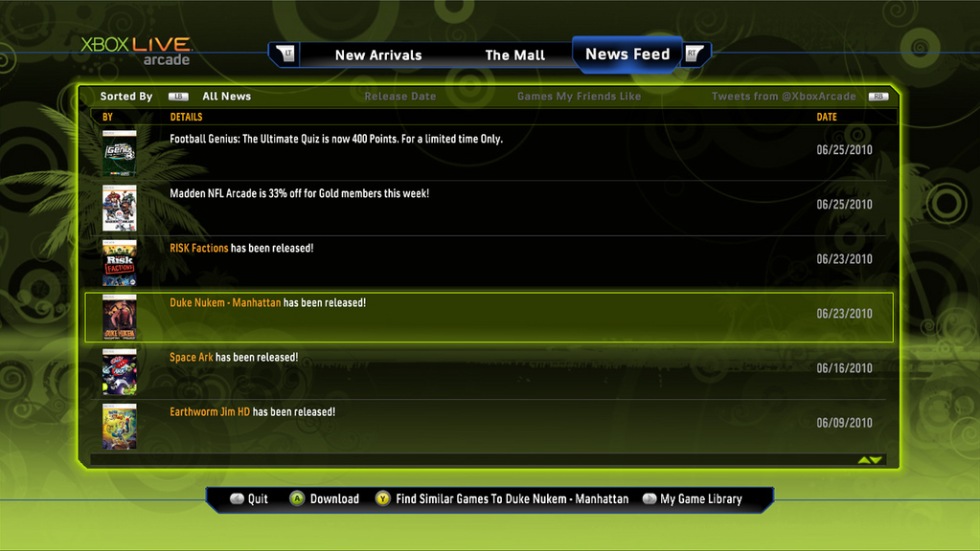Click the Duke Nukem - Manhattan link

tap(225, 302)
